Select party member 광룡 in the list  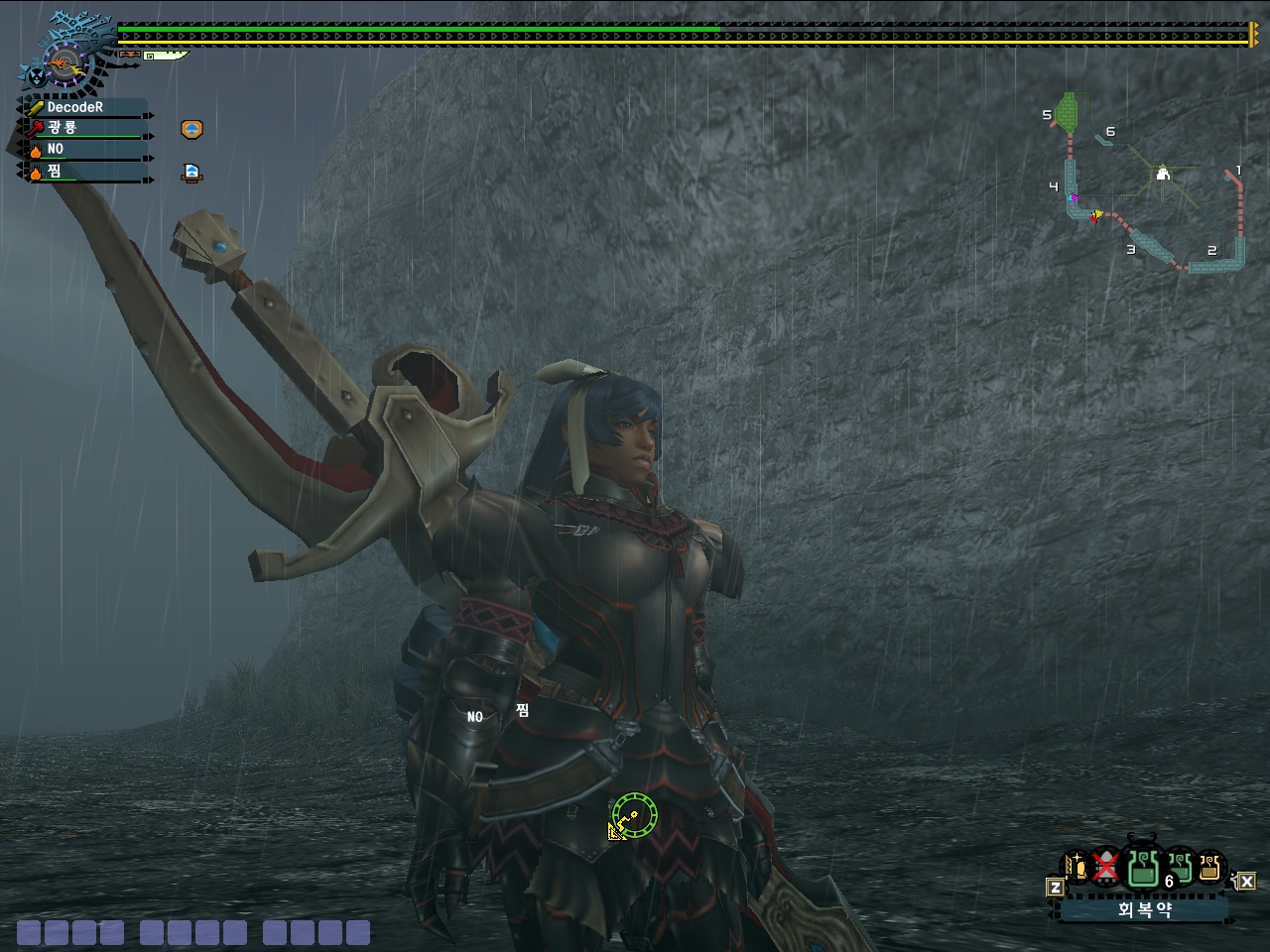[x=84, y=128]
